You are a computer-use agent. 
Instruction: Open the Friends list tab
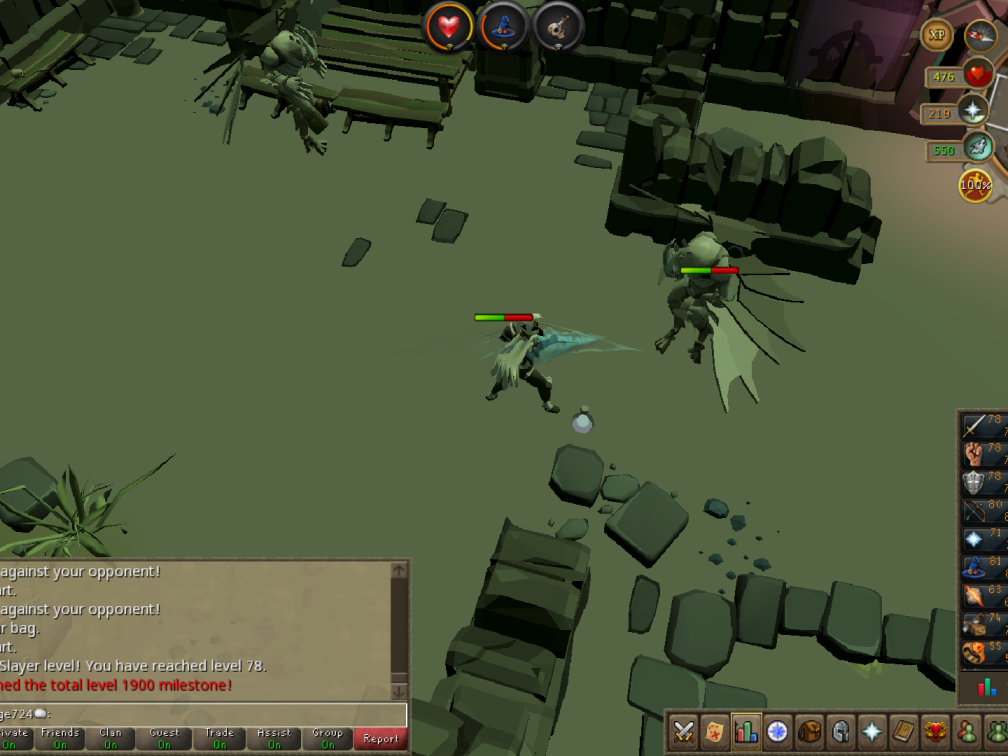(966, 732)
